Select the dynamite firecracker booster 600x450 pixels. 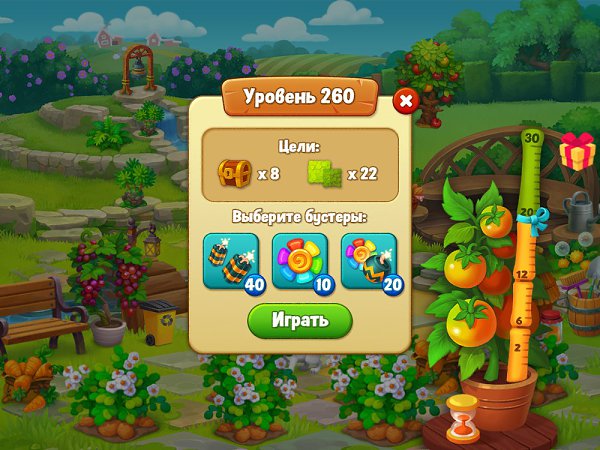230,260
